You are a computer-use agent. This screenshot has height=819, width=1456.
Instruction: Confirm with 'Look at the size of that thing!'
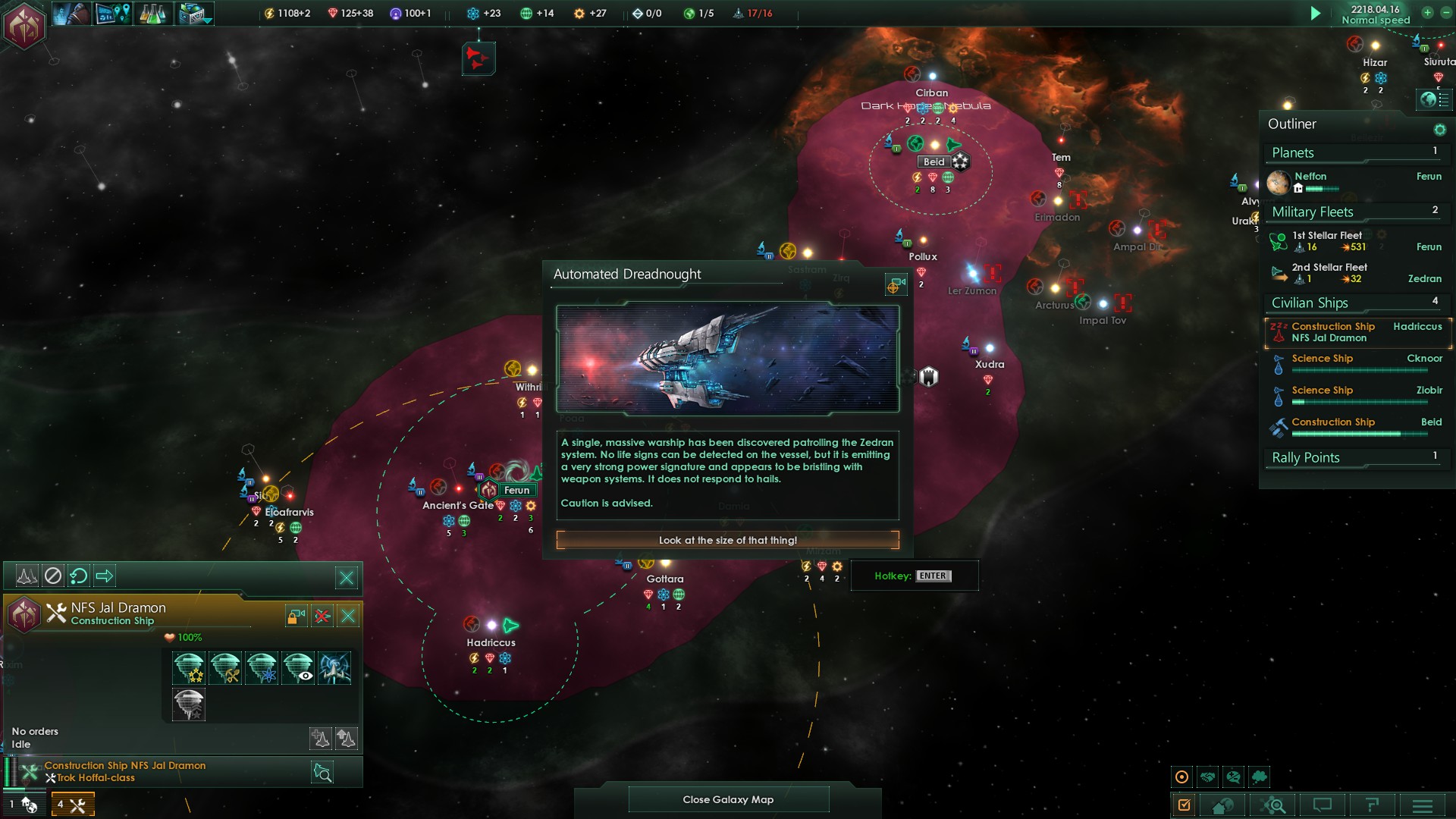point(727,540)
